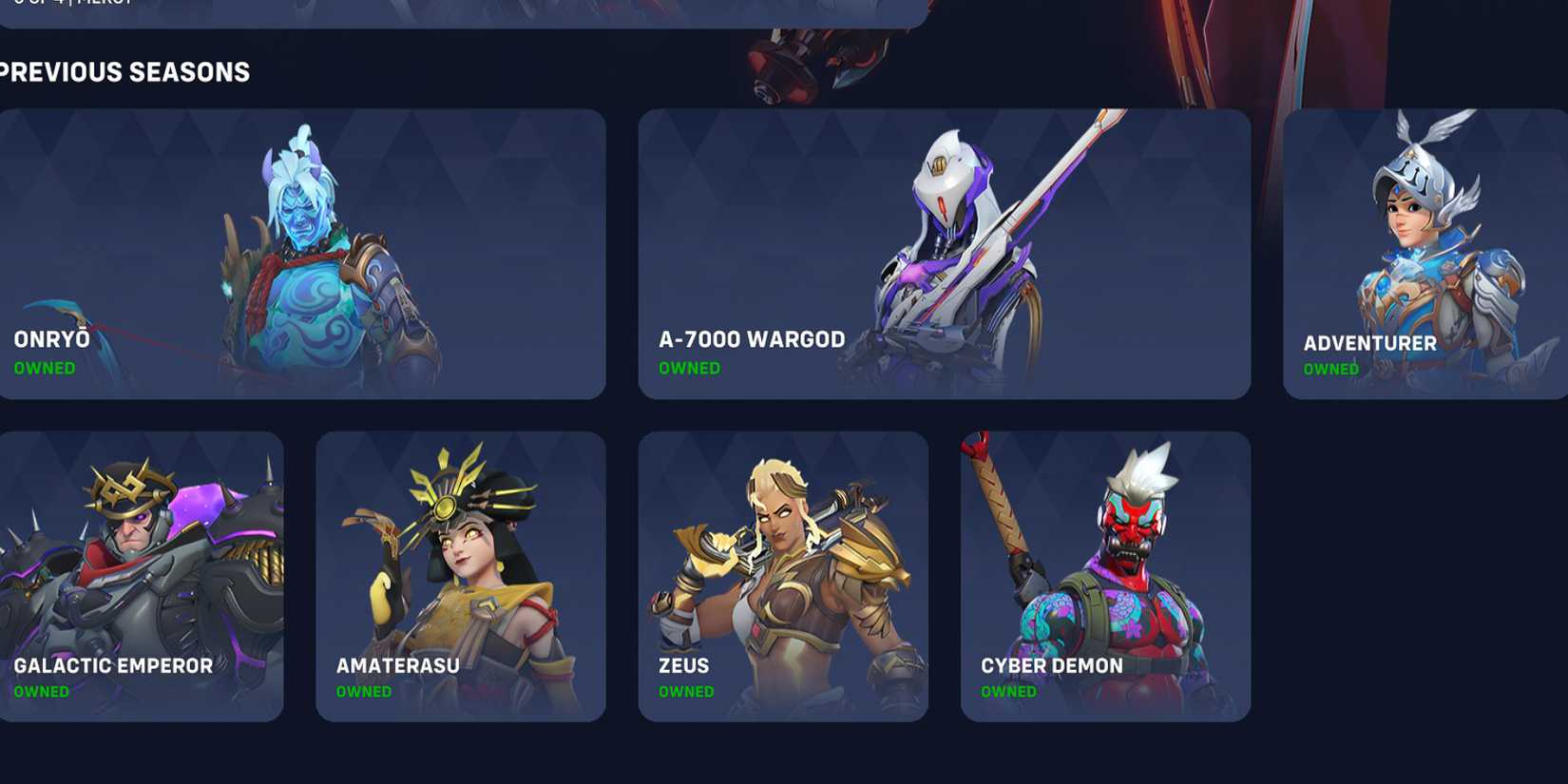Image resolution: width=1568 pixels, height=784 pixels.
Task: Click the OWNED label under A-7000 Wargod
Action: point(689,369)
